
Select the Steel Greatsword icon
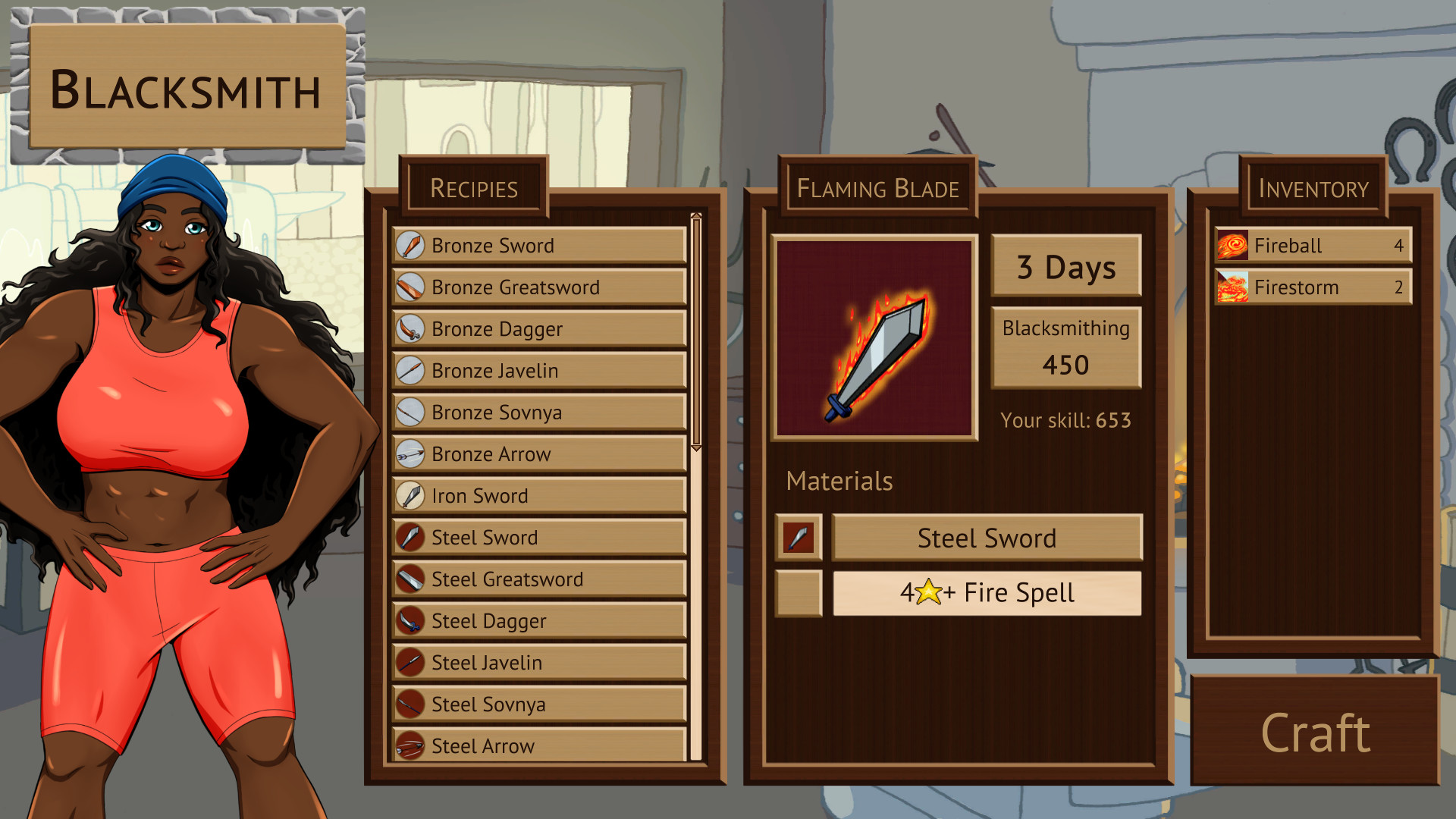click(410, 579)
